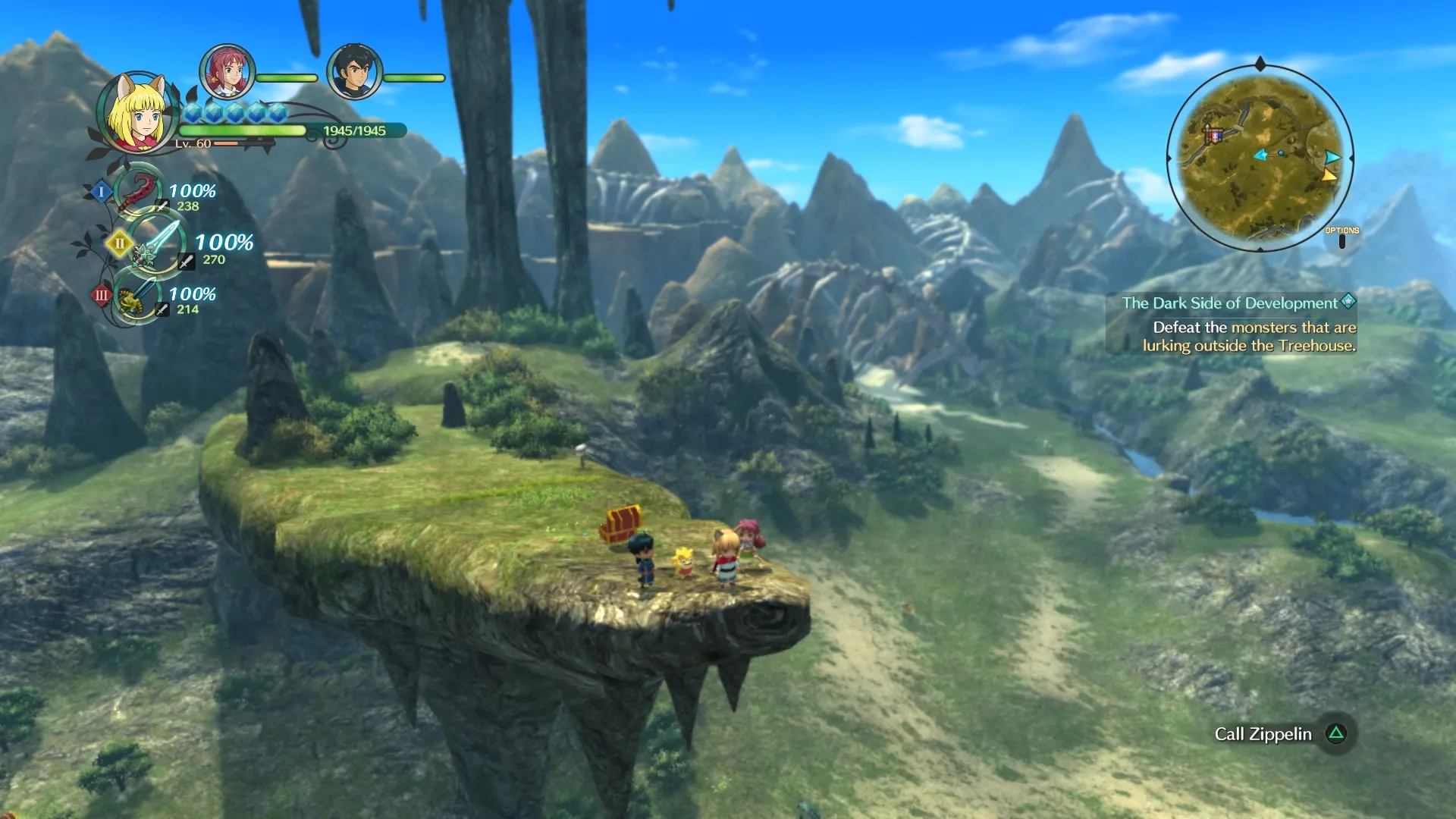Open The Dark Side of Development quest

[1230, 303]
